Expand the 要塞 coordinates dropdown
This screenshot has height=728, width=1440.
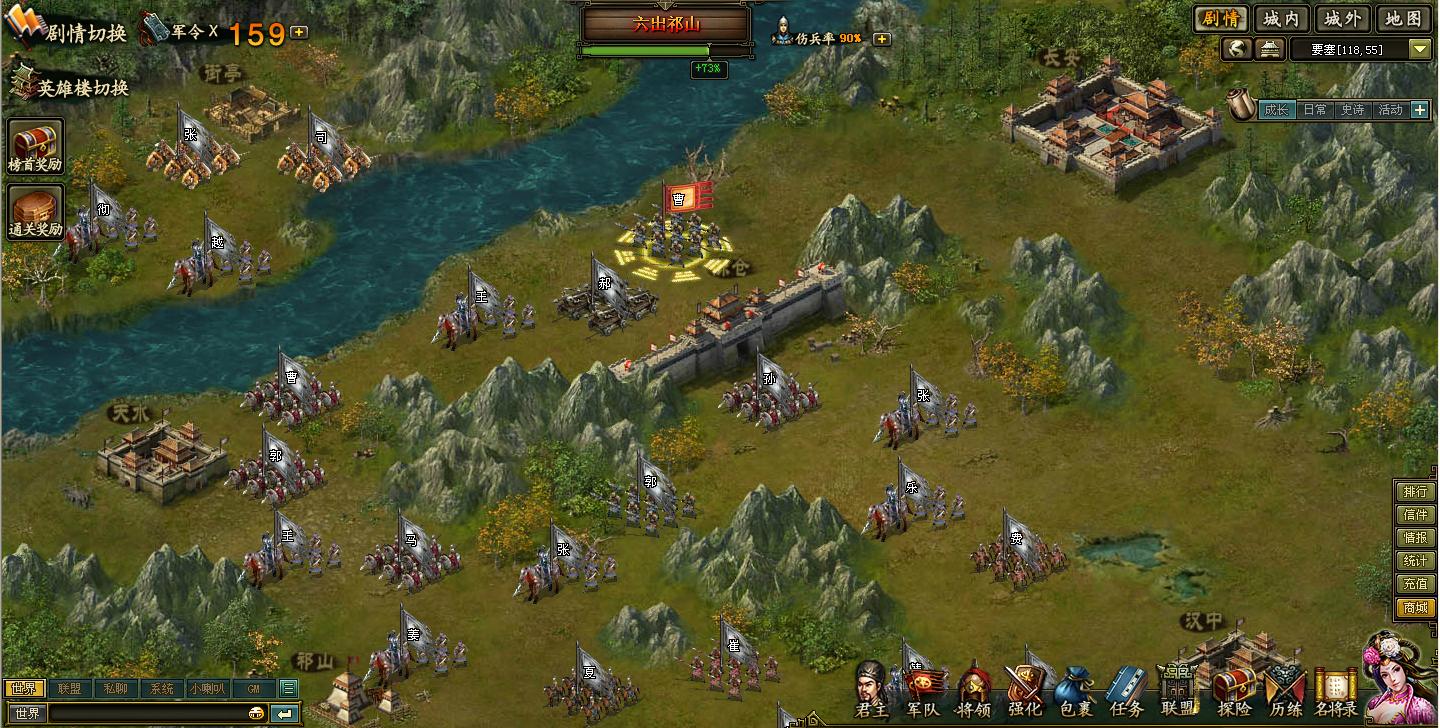[1420, 49]
